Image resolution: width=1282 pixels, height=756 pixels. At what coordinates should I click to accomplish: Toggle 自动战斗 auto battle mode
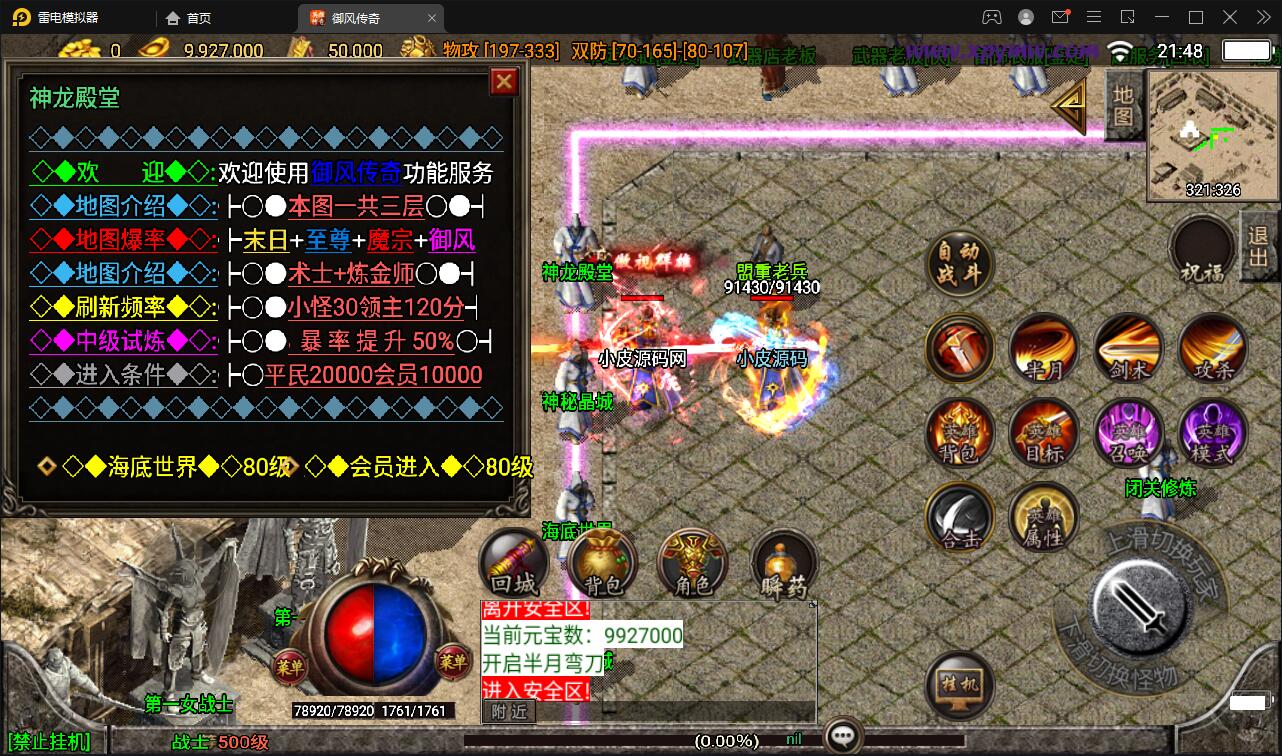(960, 265)
